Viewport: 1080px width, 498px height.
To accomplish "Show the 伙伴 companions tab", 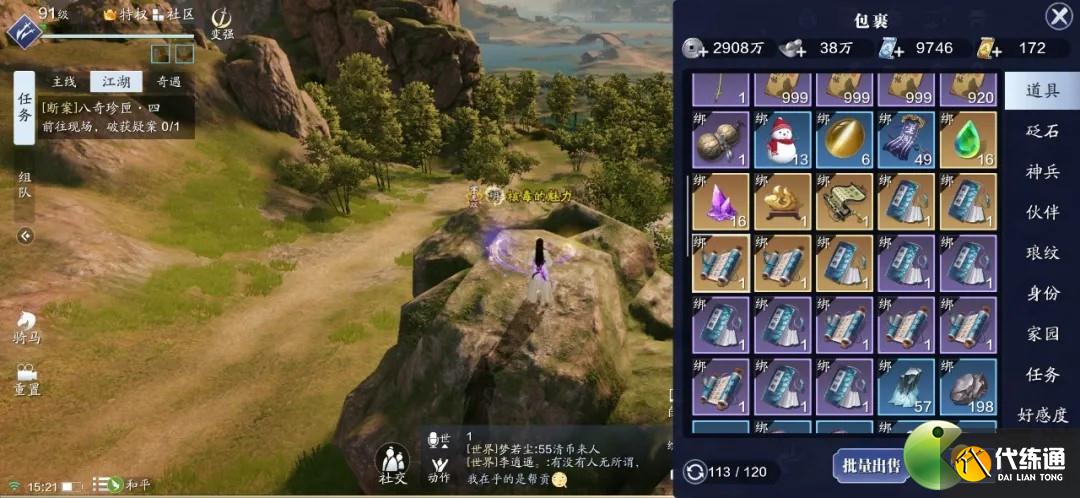I will click(1042, 212).
